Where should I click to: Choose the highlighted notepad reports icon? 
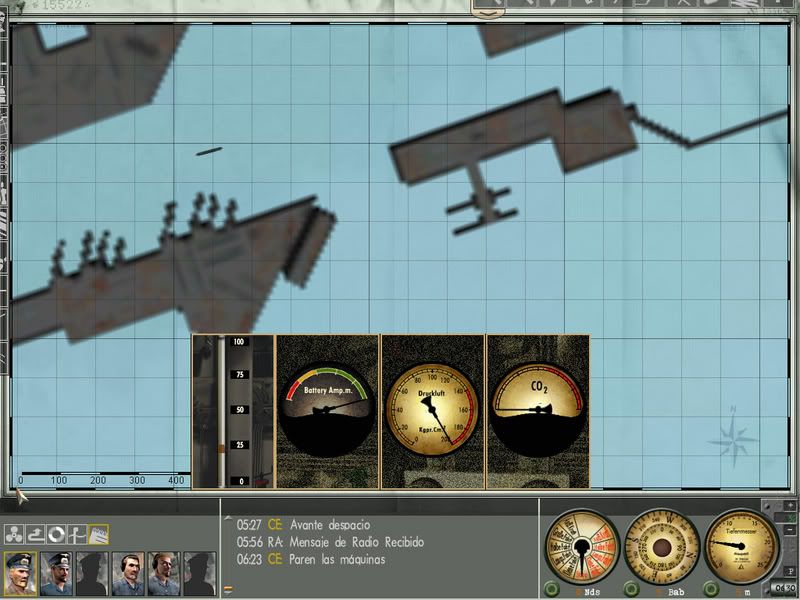pyautogui.click(x=99, y=534)
